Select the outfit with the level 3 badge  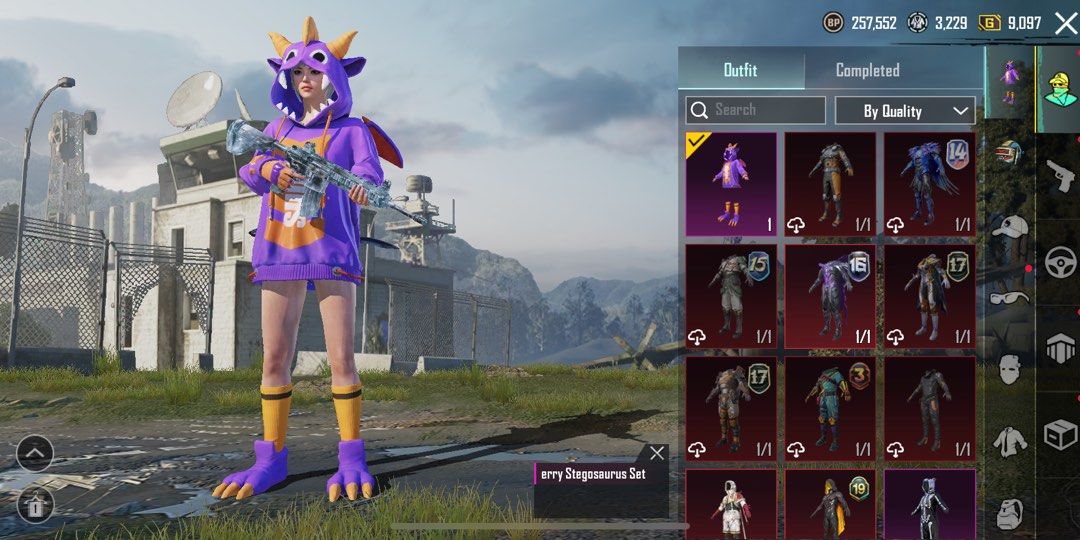point(830,408)
